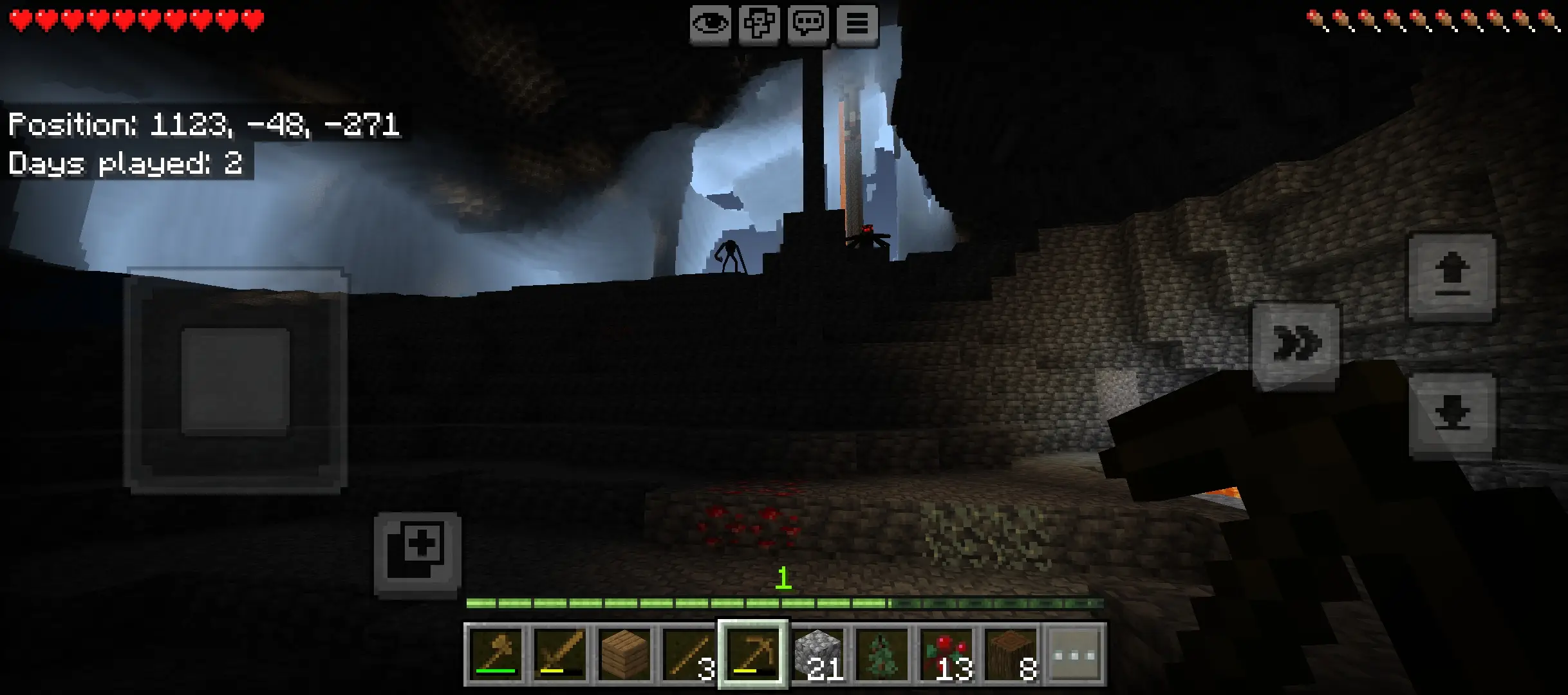Tap the movement joystick center pad
The width and height of the screenshot is (1568, 695).
[x=235, y=381]
